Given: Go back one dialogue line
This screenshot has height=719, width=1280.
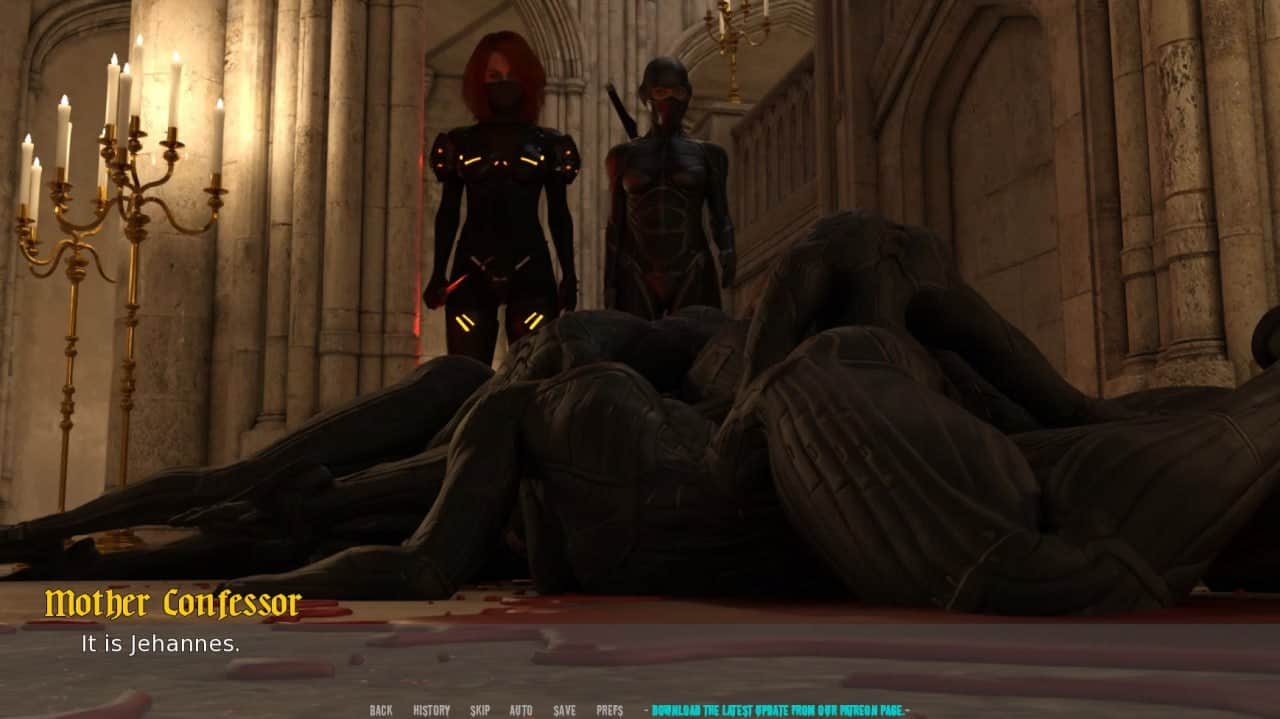Looking at the screenshot, I should [380, 710].
